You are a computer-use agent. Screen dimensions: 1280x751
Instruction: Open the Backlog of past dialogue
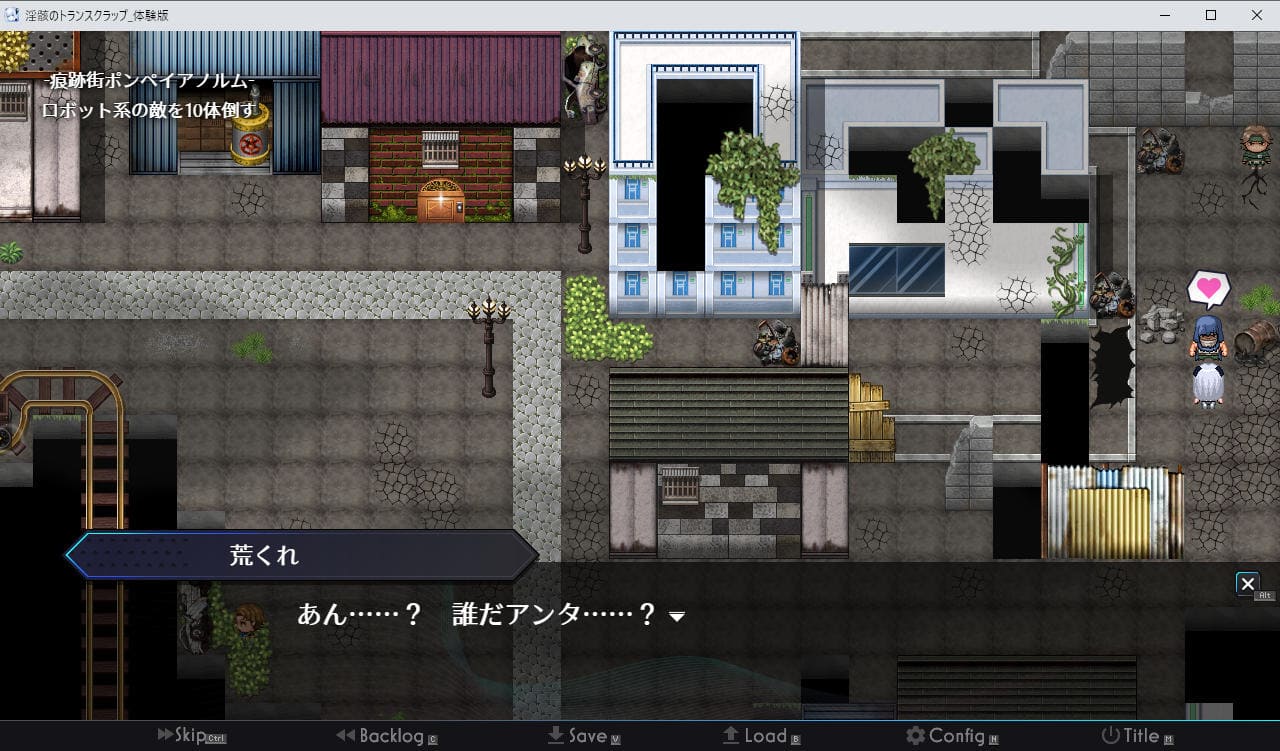pyautogui.click(x=386, y=736)
